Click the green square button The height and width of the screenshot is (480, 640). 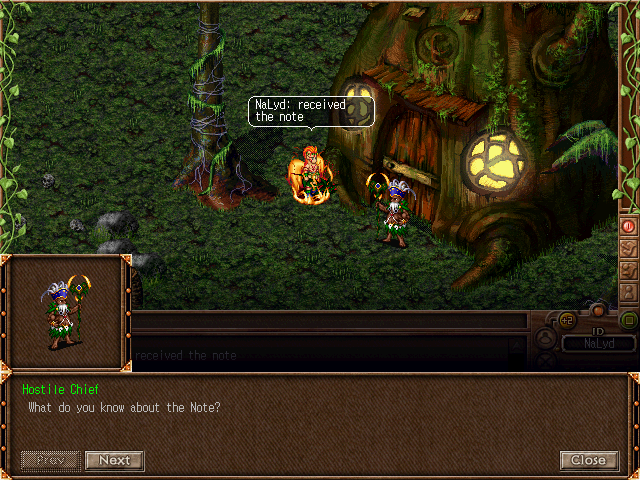tap(628, 320)
